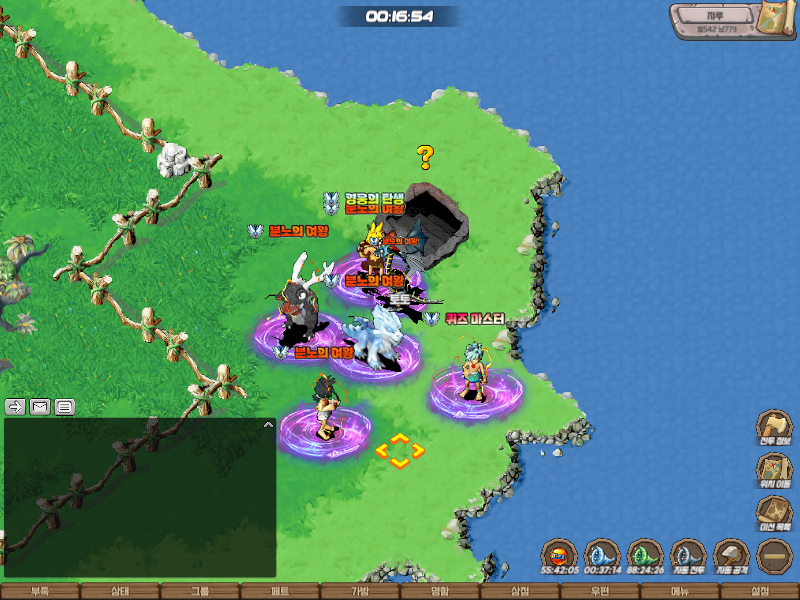Open the 우편 (mail) menu
The image size is (800, 600).
click(x=600, y=591)
